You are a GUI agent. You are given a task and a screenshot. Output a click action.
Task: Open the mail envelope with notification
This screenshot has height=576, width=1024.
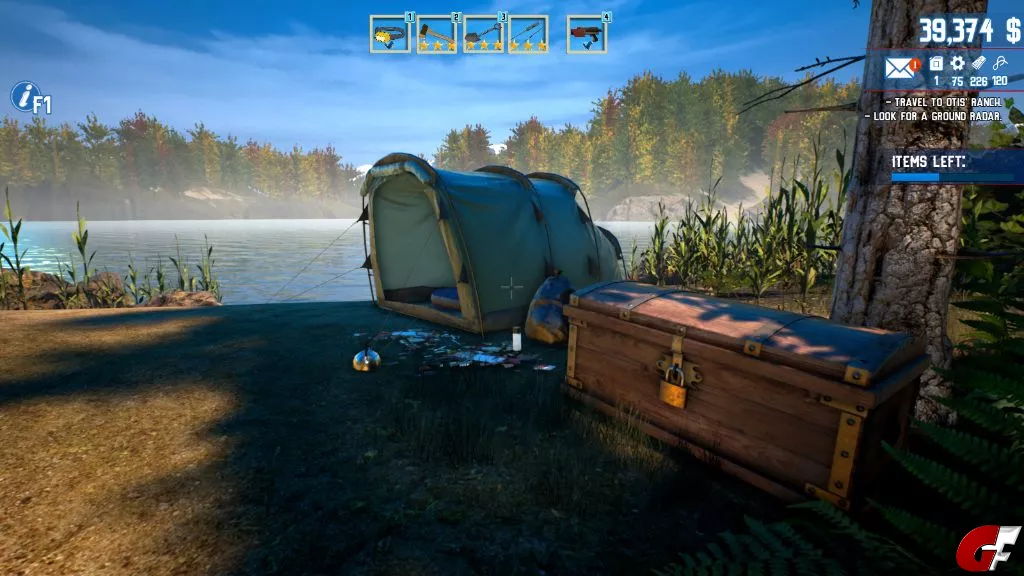pyautogui.click(x=902, y=69)
